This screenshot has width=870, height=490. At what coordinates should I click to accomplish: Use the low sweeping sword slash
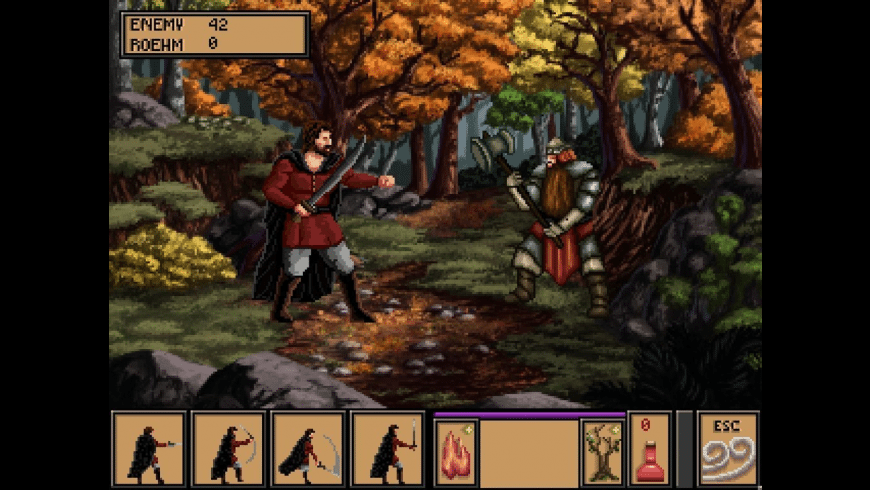click(x=308, y=448)
